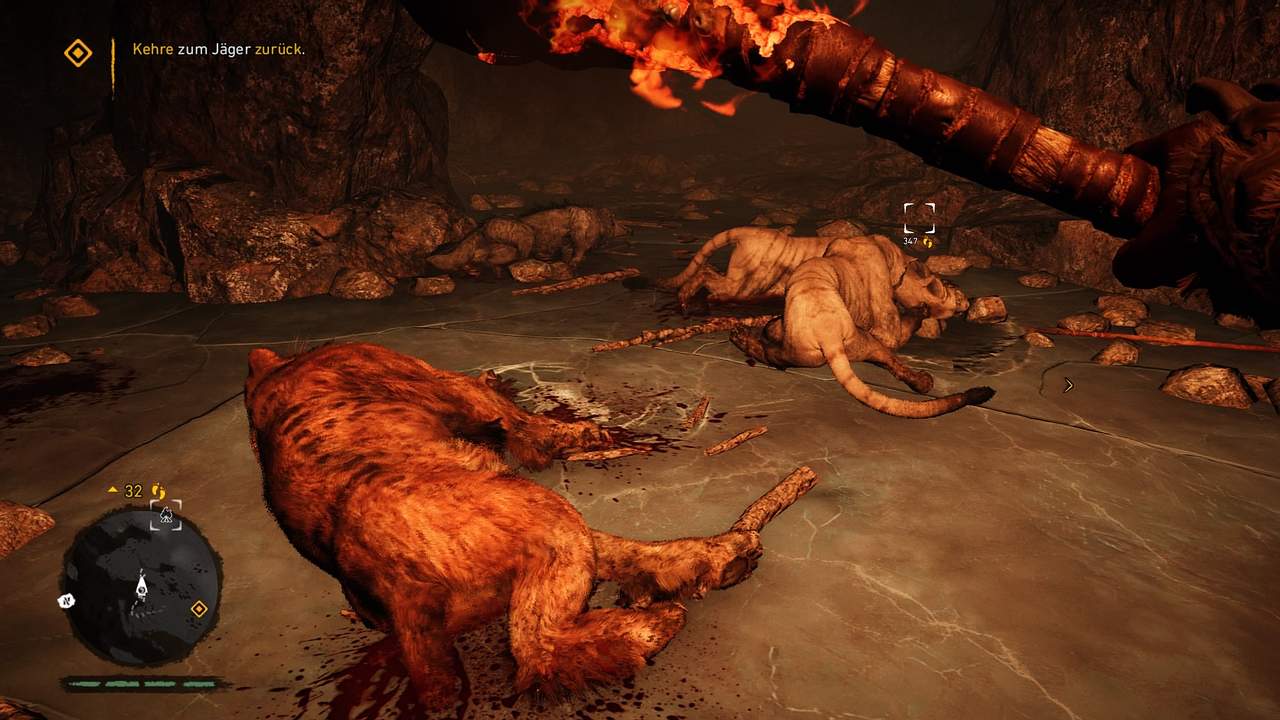The width and height of the screenshot is (1280, 720).
Task: Select the "Kehre zum Jäger zurück" objective text
Action: click(x=218, y=49)
